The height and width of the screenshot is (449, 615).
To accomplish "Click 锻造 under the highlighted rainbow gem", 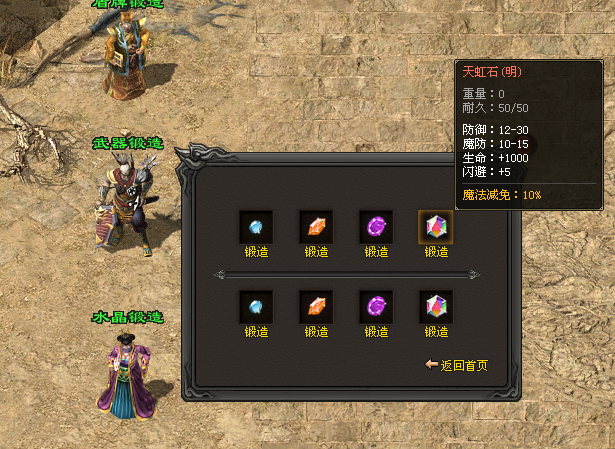I will 436,252.
